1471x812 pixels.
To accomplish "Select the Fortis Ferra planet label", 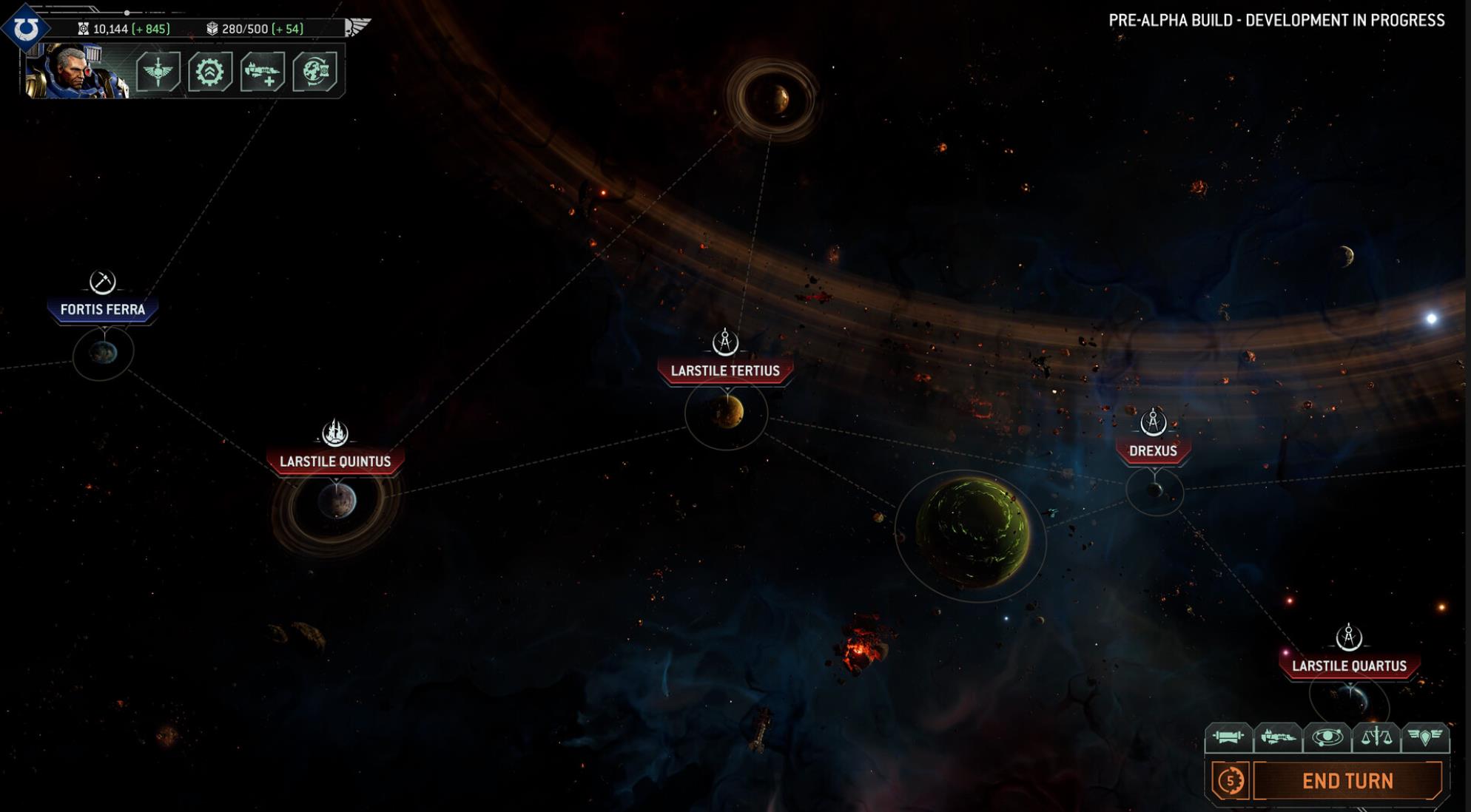I will coord(103,310).
